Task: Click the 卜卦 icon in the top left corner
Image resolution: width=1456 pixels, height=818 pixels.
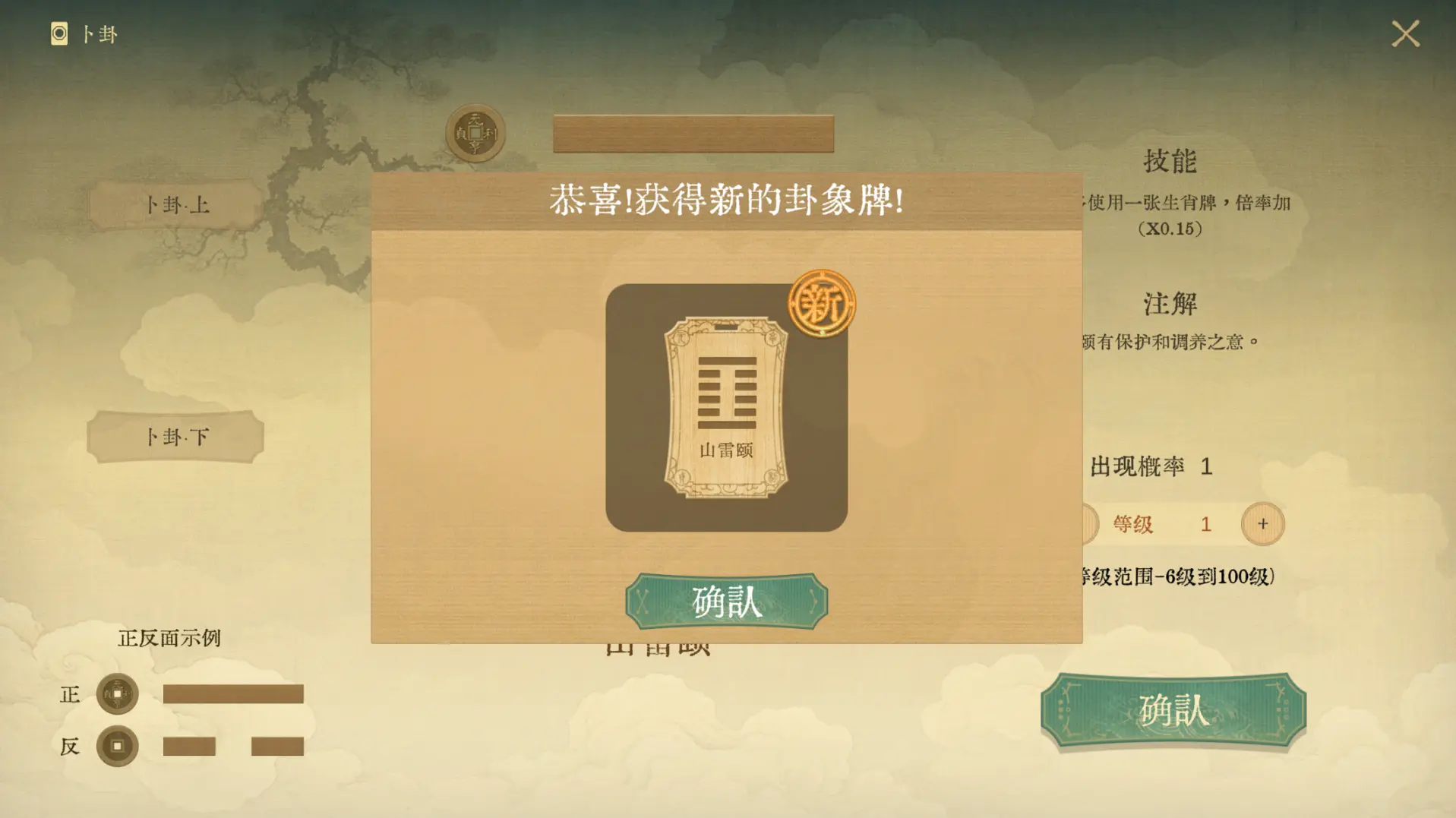Action: coord(58,33)
